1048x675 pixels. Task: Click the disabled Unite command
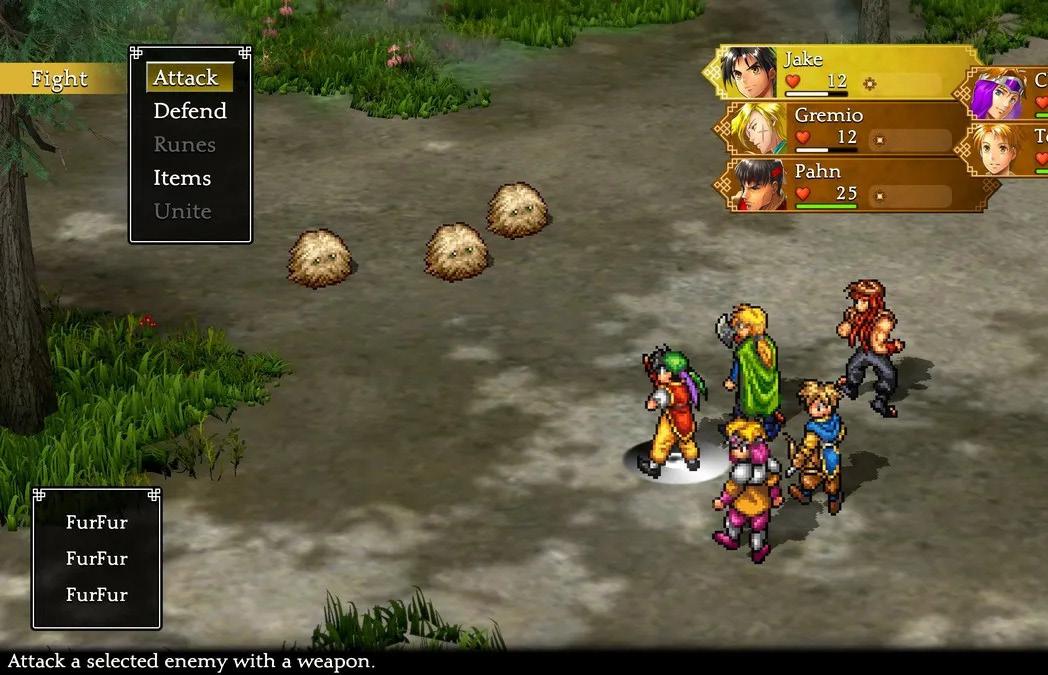[x=183, y=211]
